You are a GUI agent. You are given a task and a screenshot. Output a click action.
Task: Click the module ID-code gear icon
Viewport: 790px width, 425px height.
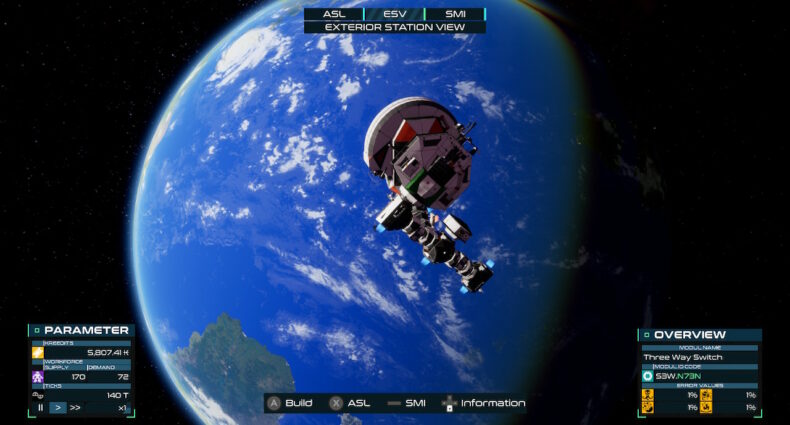(647, 376)
